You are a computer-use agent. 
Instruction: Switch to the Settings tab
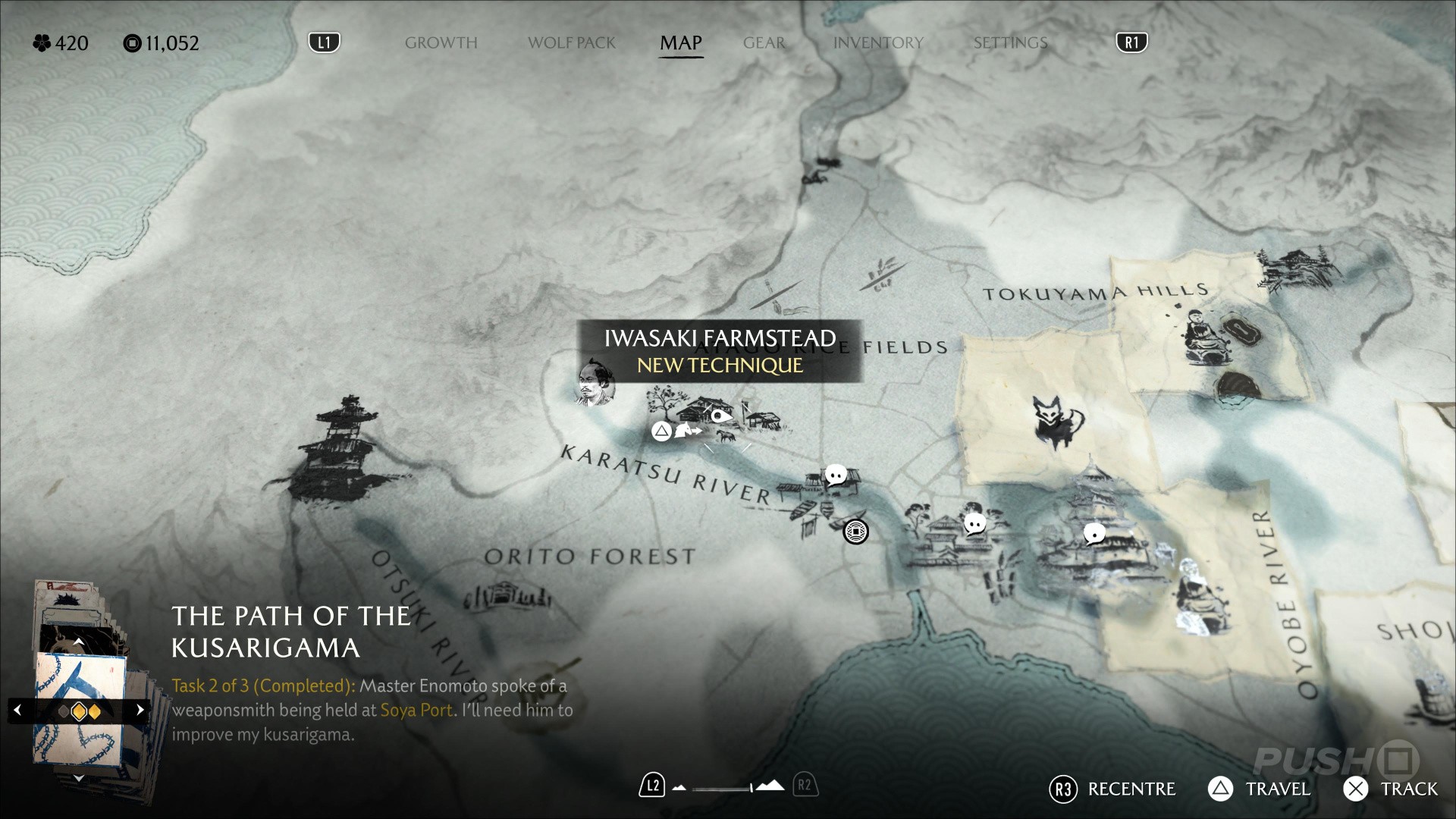point(1010,43)
